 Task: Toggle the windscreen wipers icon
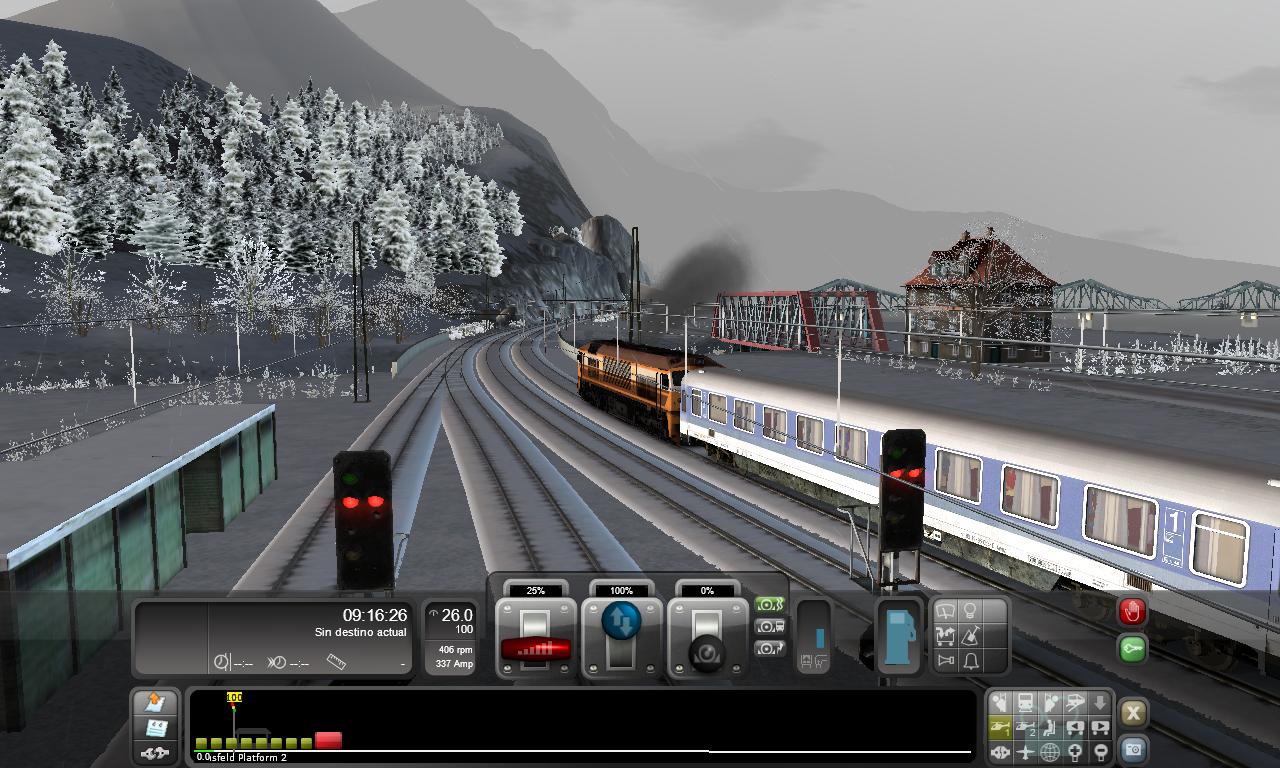point(944,611)
